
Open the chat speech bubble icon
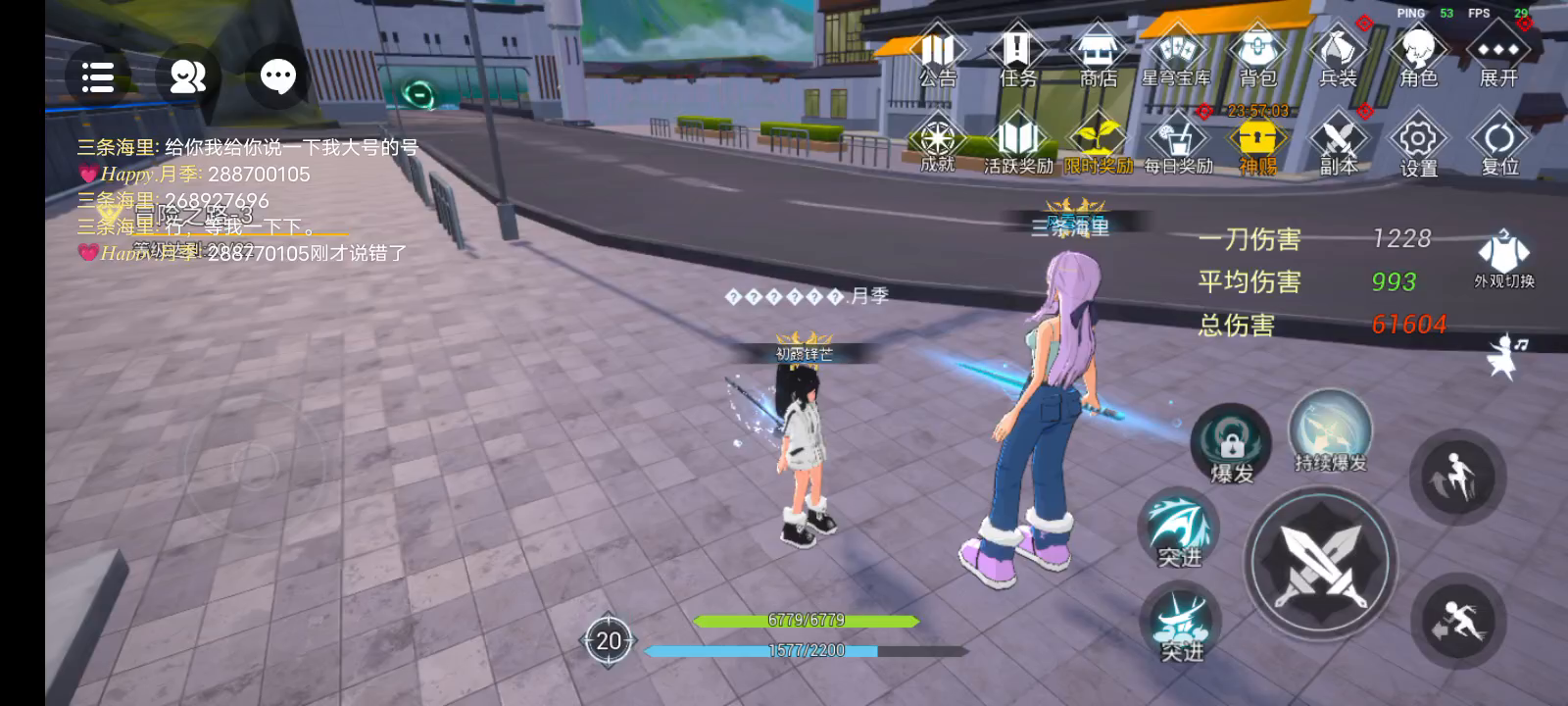point(277,76)
